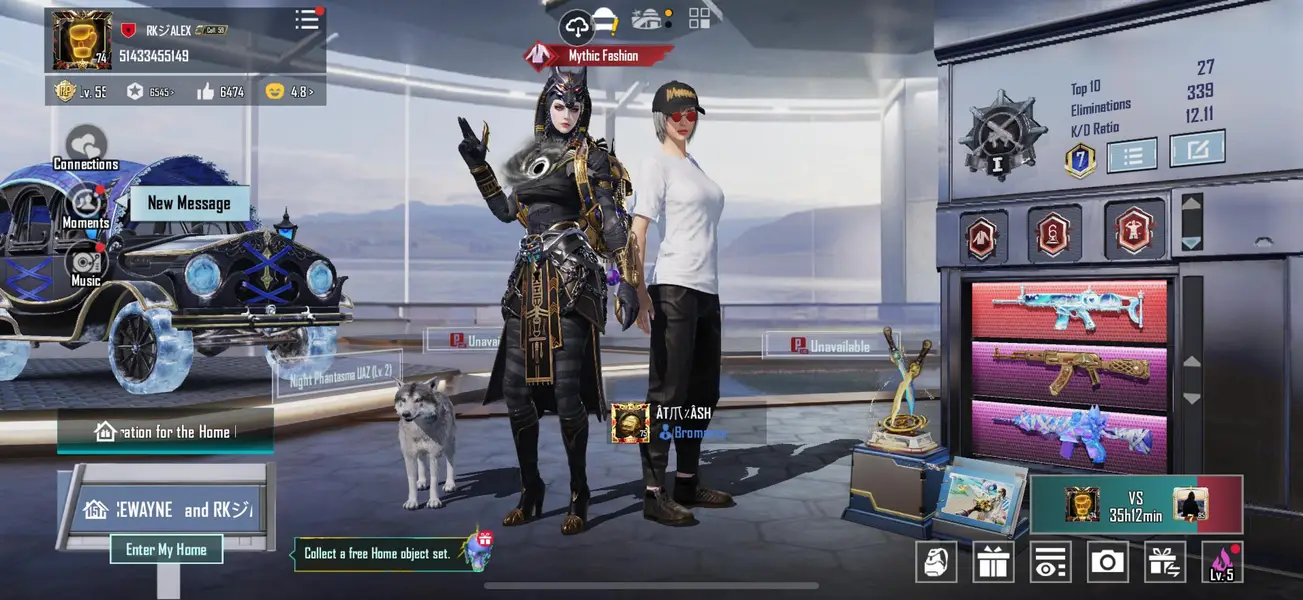Image resolution: width=1303 pixels, height=600 pixels.
Task: Open the VS challenge countdown banner
Action: [1136, 504]
